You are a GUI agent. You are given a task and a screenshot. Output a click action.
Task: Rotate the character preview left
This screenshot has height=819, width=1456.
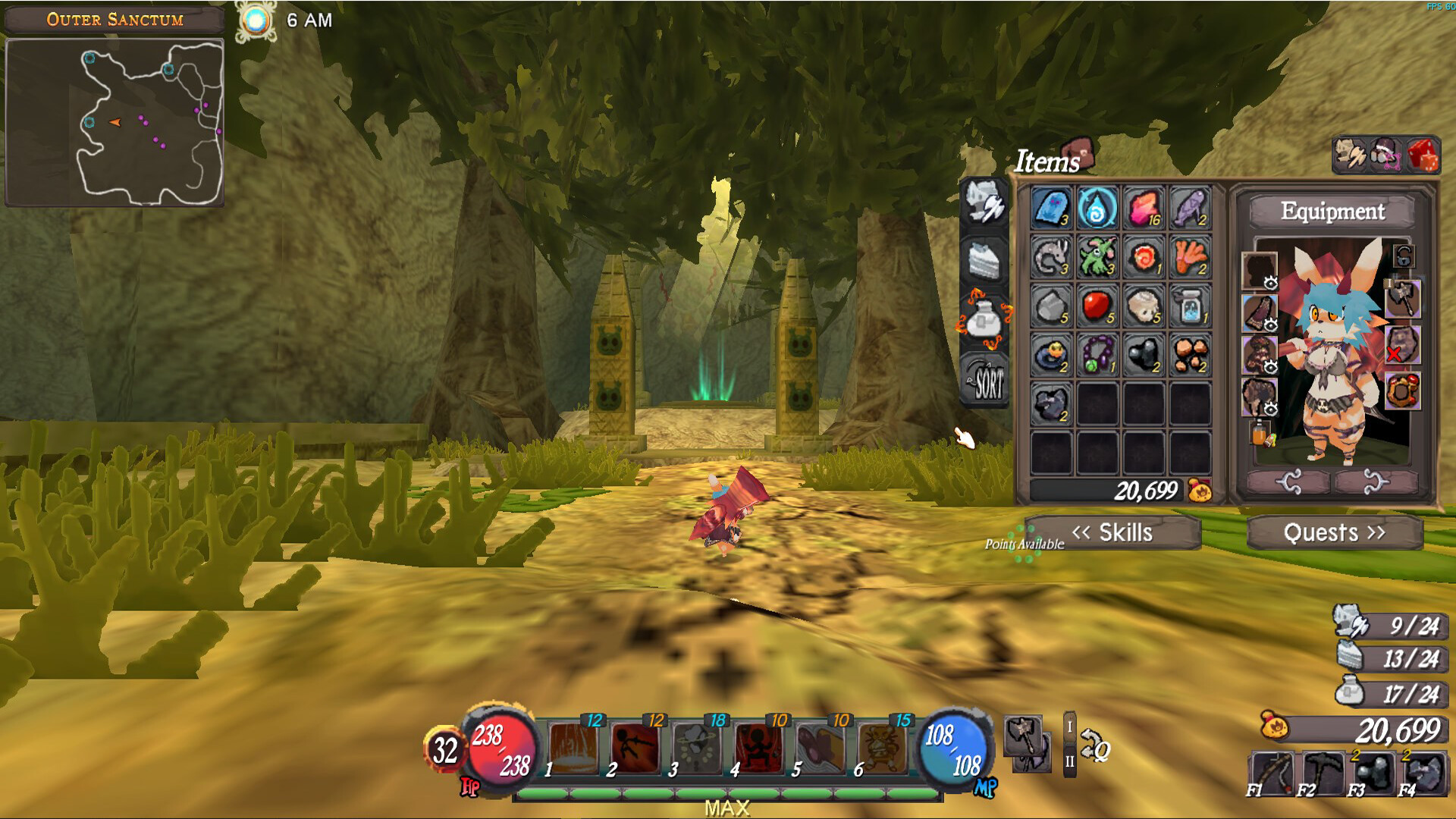tap(1288, 482)
